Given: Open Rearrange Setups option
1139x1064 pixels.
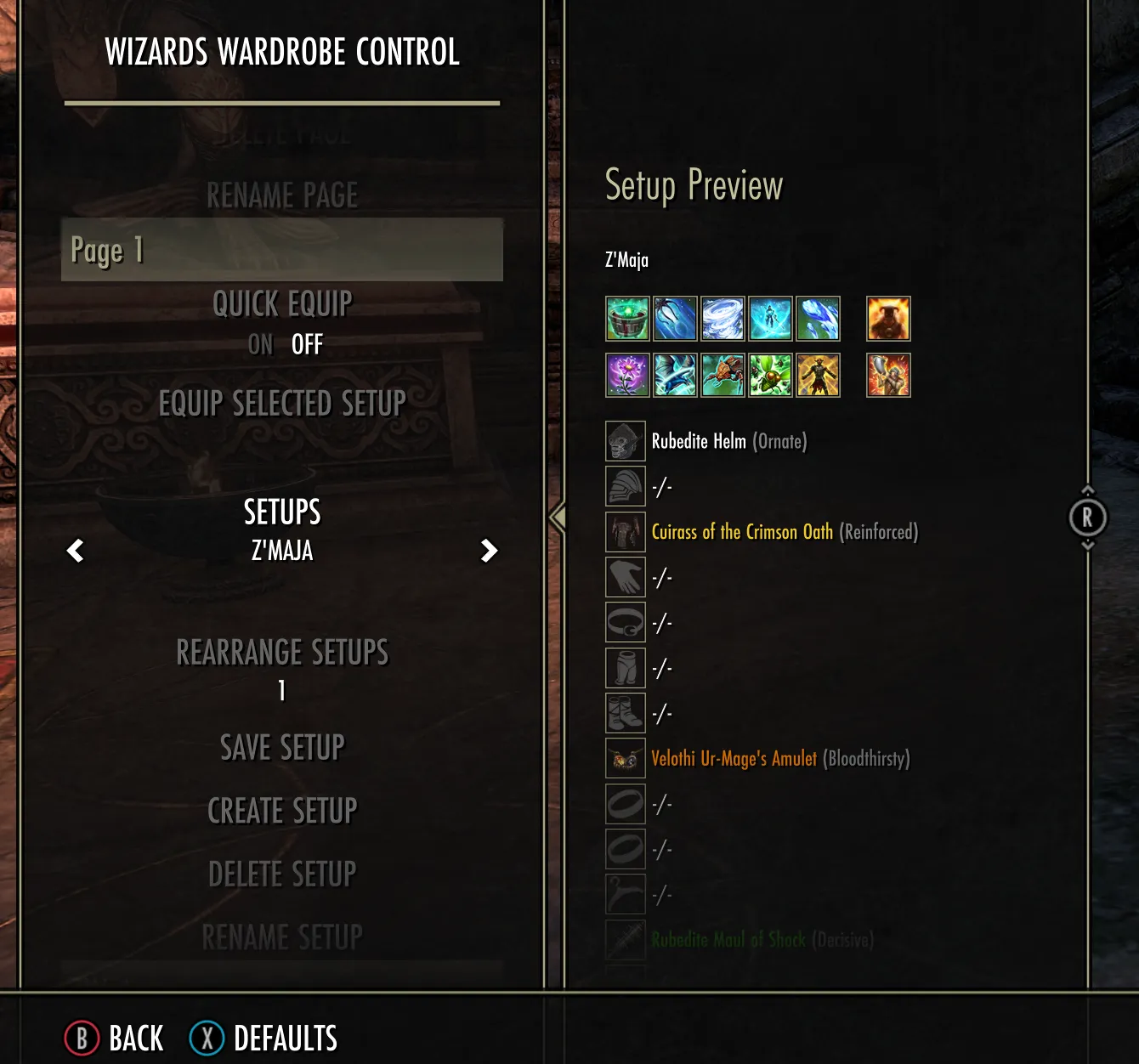Looking at the screenshot, I should coord(282,653).
